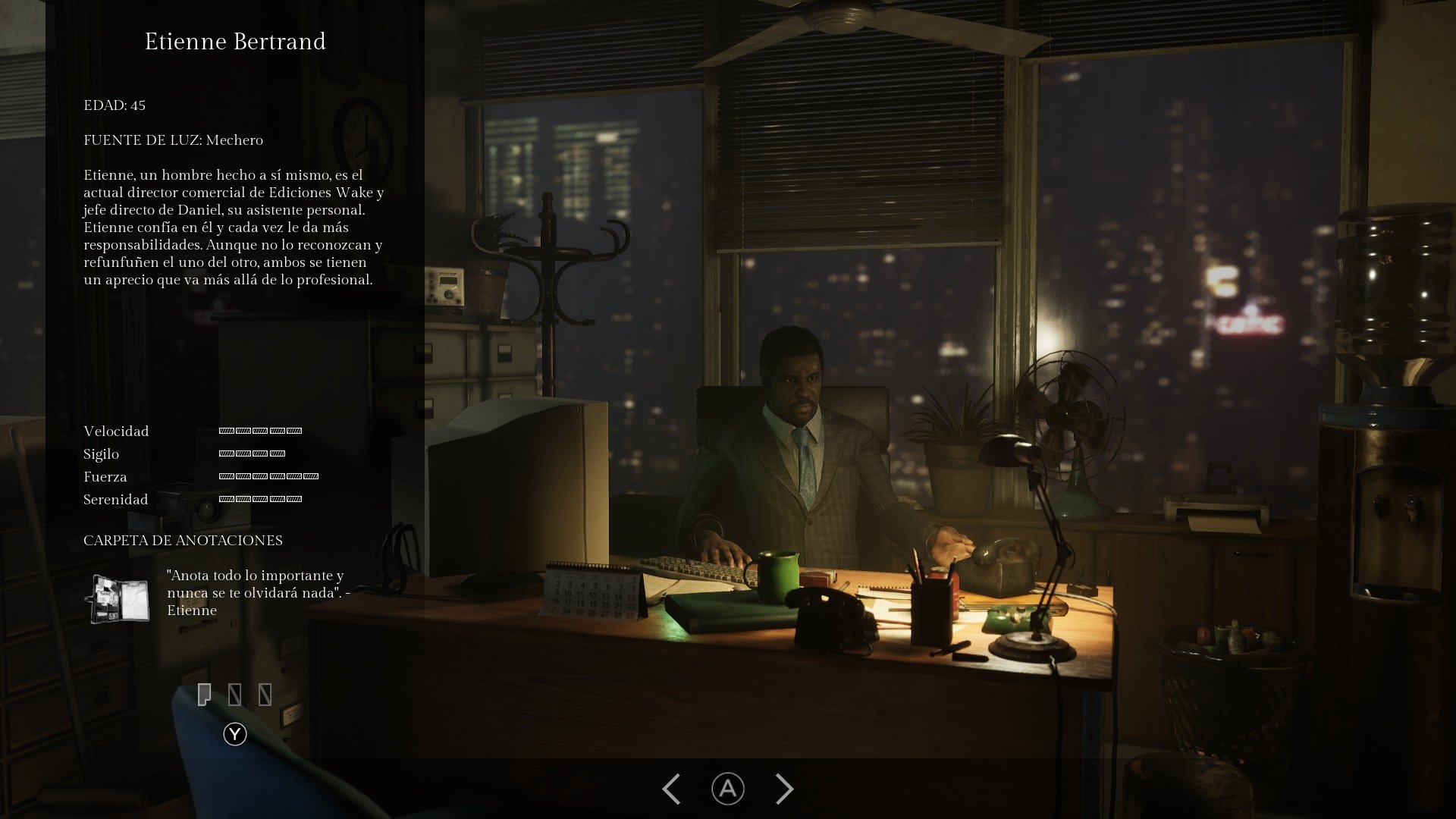The width and height of the screenshot is (1456, 819).
Task: Click the CARPETA DE ANOTACIONES heading
Action: click(182, 540)
